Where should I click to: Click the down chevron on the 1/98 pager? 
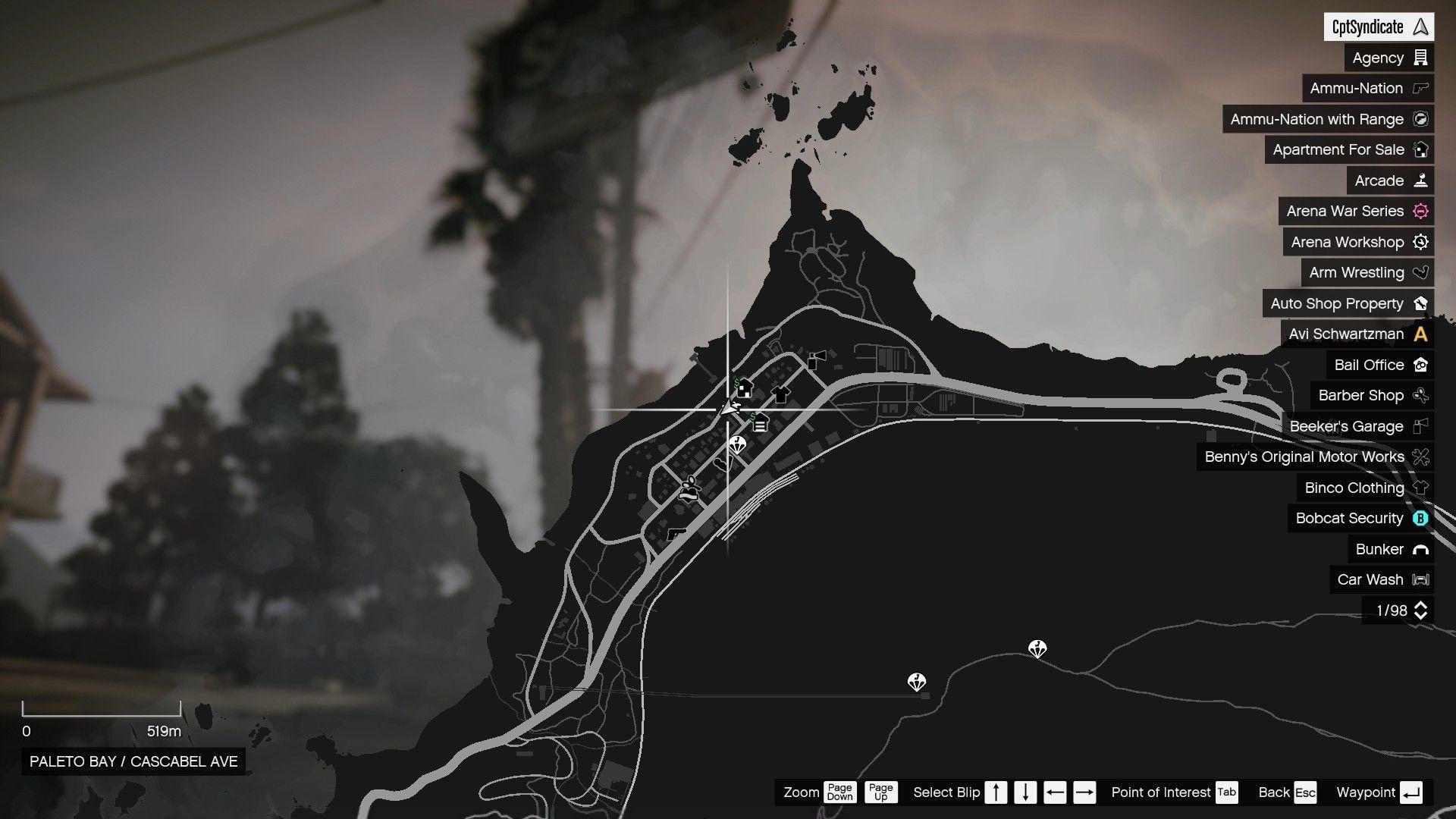tap(1421, 616)
